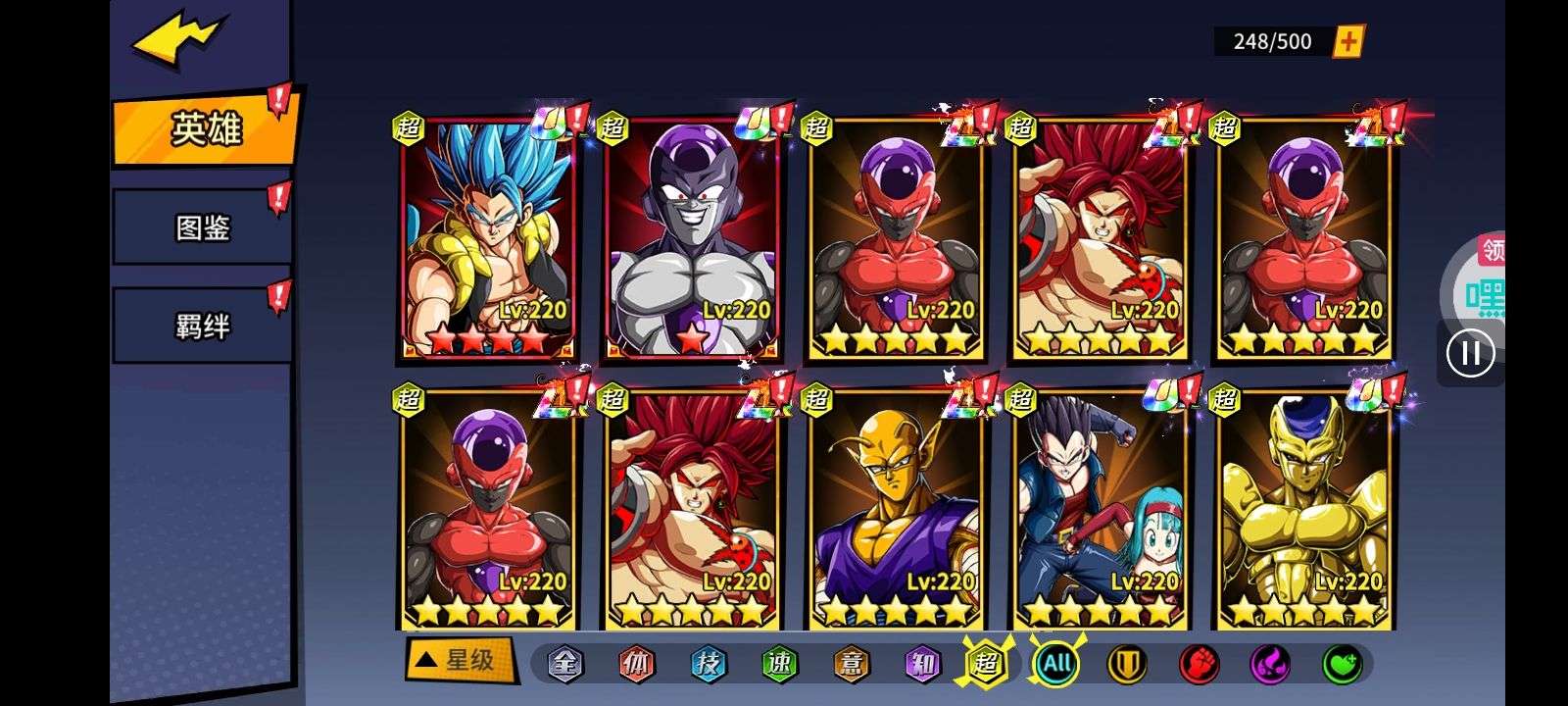
Task: Go back with the yellow arrow
Action: point(179,41)
